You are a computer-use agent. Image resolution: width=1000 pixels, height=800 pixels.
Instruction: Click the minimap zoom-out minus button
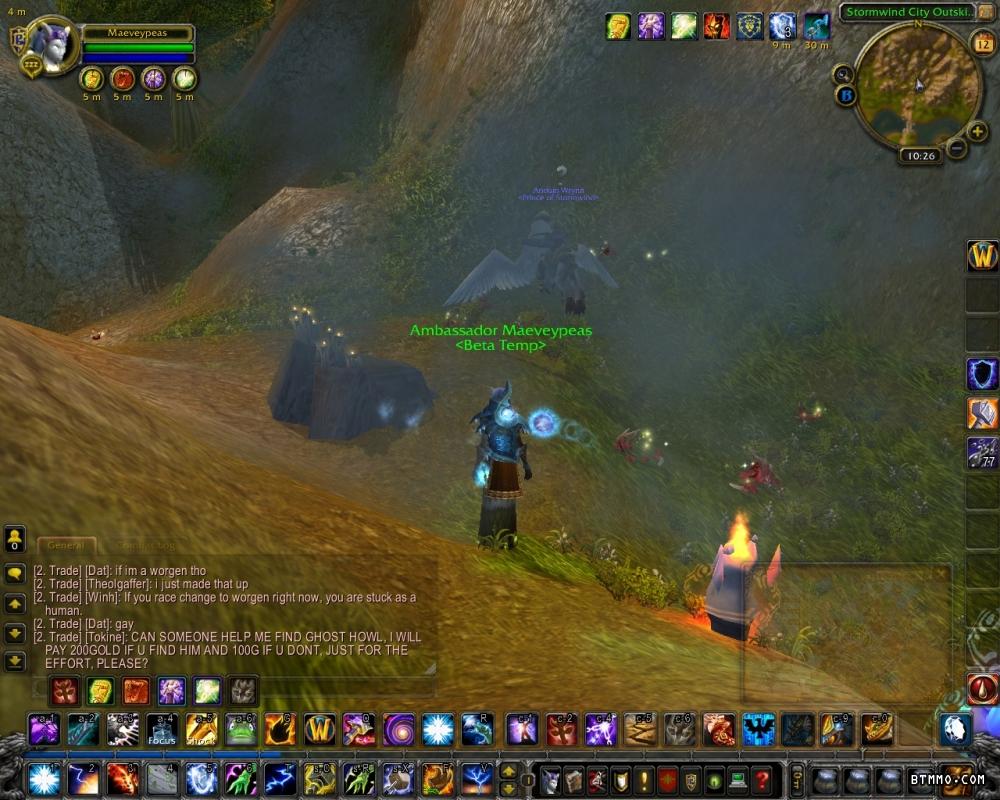click(x=956, y=148)
